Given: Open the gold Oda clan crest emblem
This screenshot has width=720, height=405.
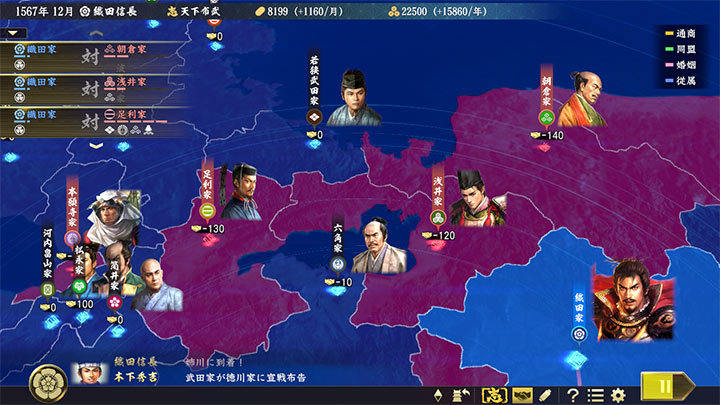Looking at the screenshot, I should coord(46,380).
